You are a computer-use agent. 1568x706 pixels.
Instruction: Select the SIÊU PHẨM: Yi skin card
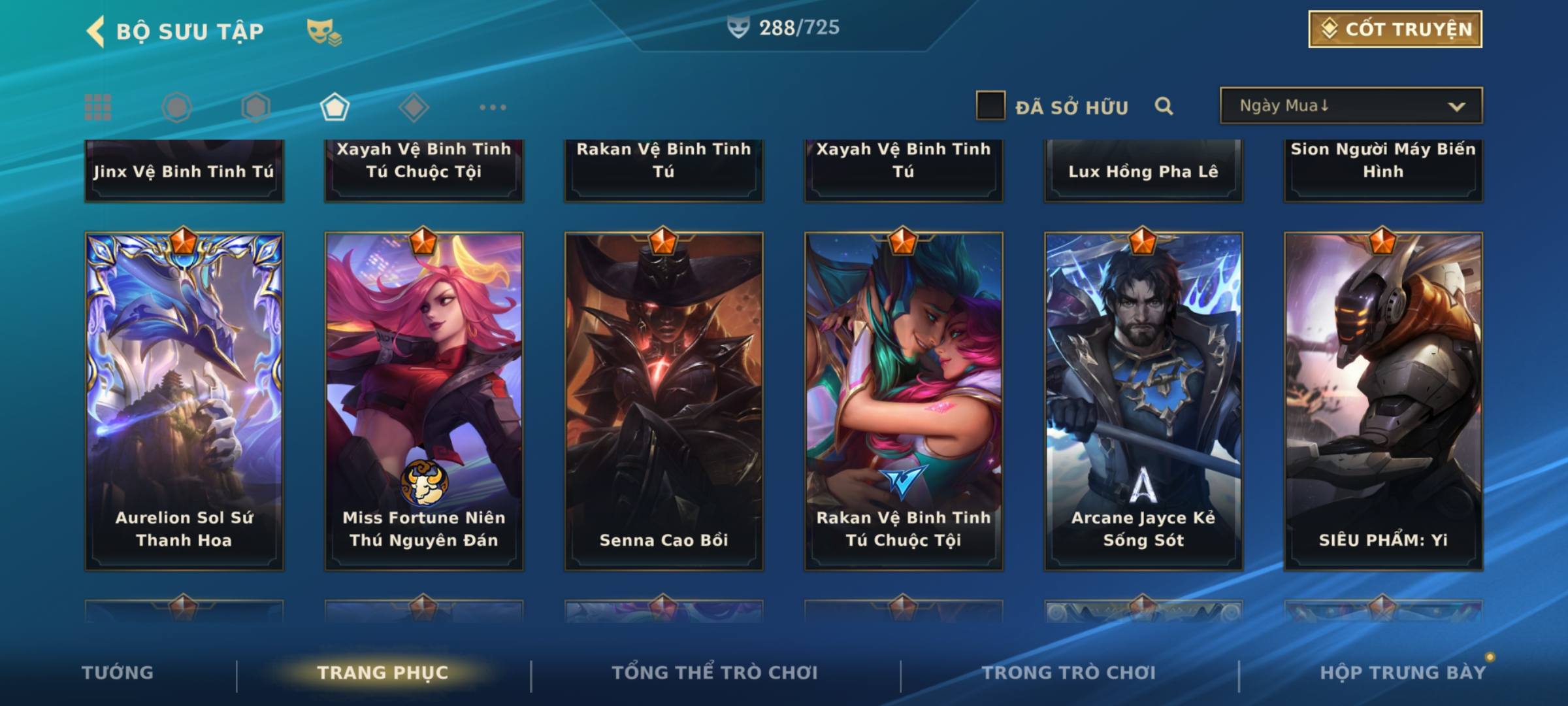tap(1383, 401)
